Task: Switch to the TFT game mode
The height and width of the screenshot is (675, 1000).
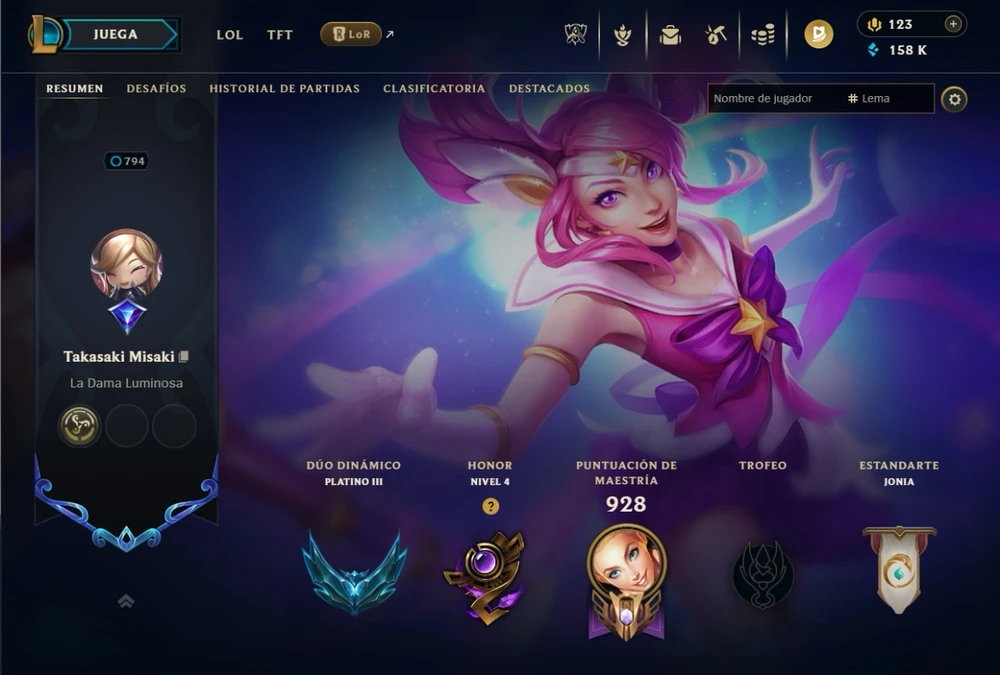Action: click(x=280, y=35)
